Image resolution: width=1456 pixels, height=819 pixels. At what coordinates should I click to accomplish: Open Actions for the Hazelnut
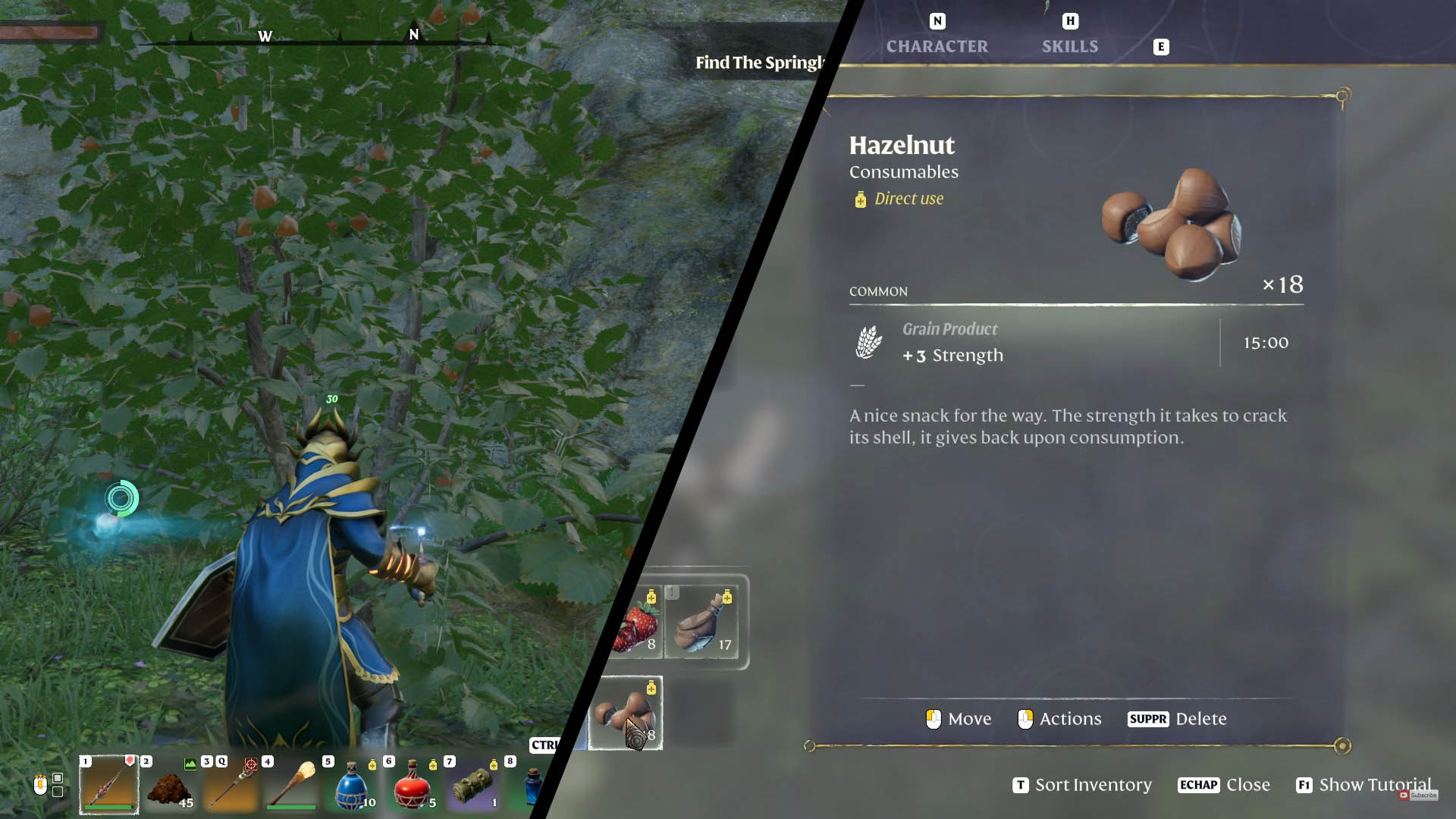coord(1059,719)
